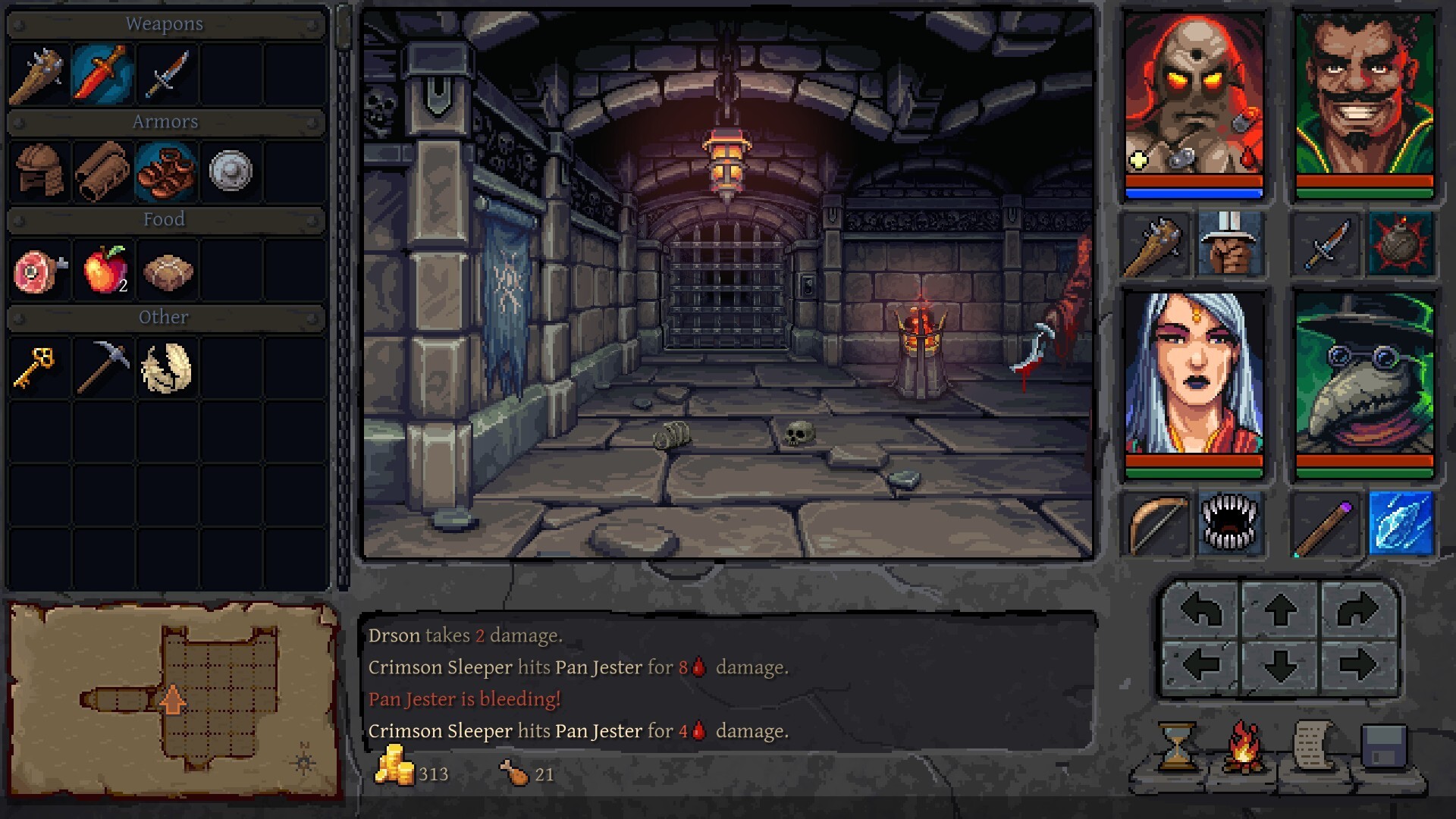1456x819 pixels.
Task: Select the raw ham food item
Action: tap(39, 271)
